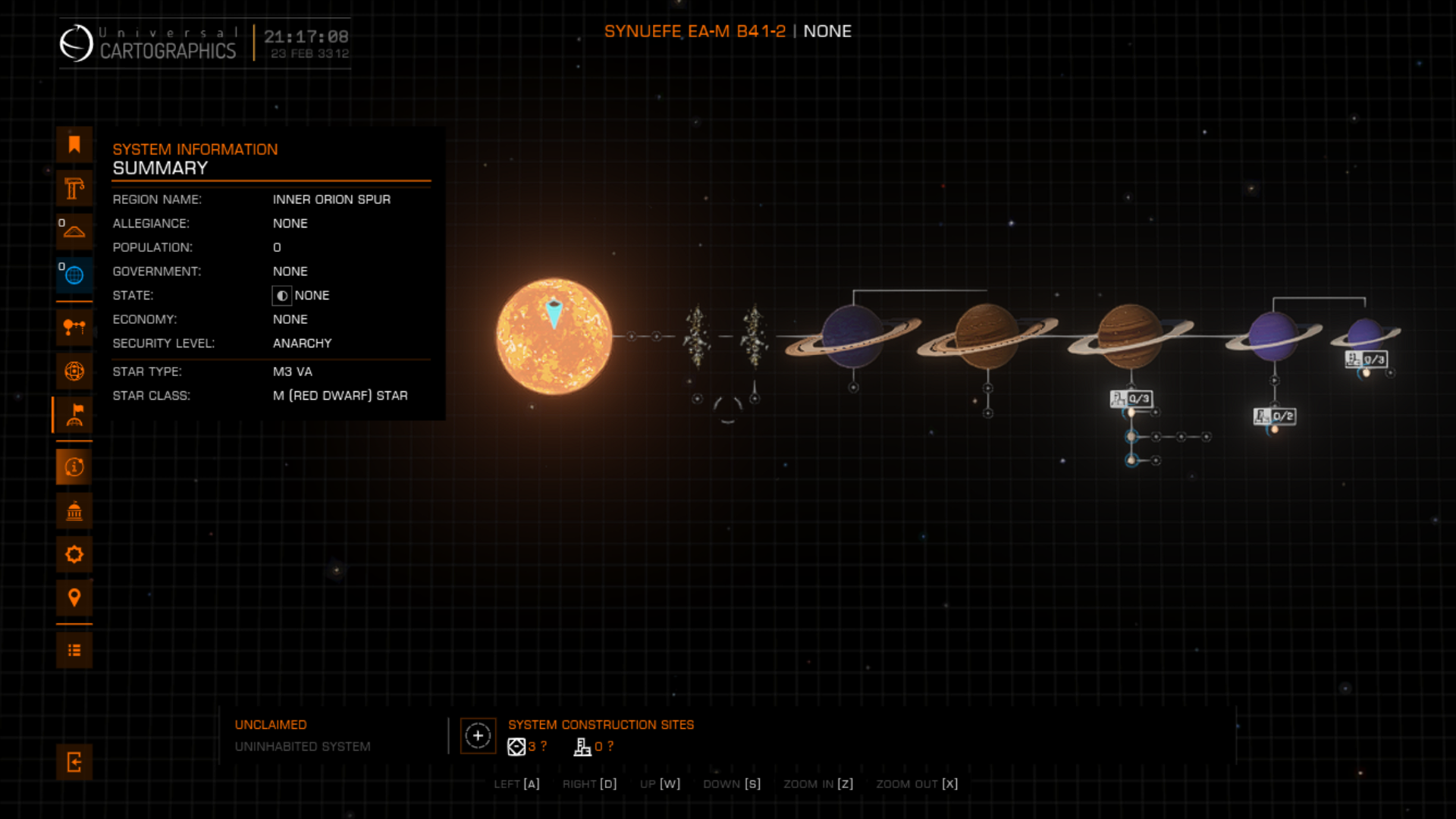Select the 0/2 construction slot marker
The width and height of the screenshot is (1456, 819).
point(1276,416)
